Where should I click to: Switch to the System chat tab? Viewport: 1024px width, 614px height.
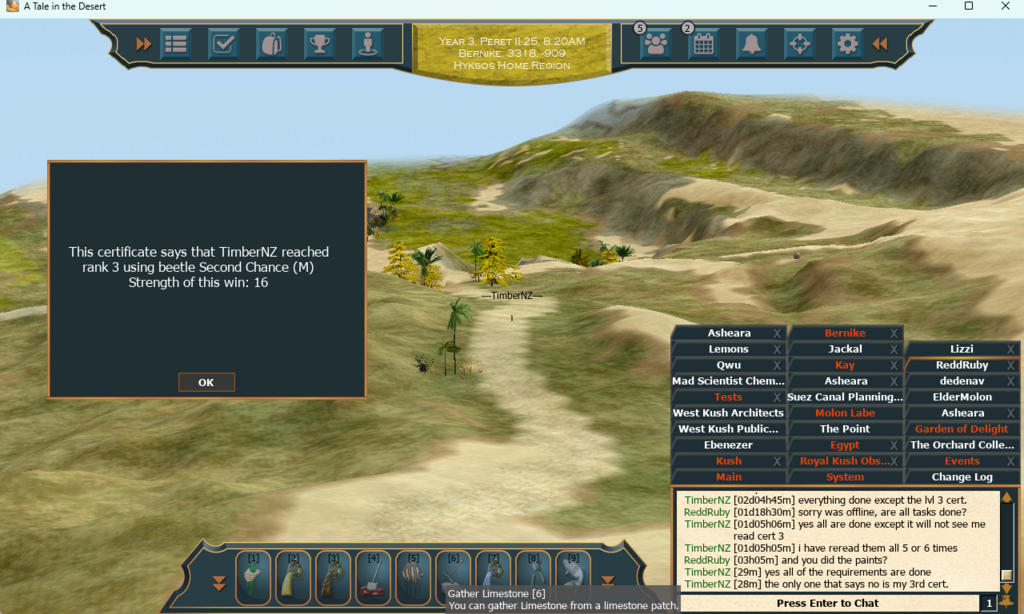[845, 477]
